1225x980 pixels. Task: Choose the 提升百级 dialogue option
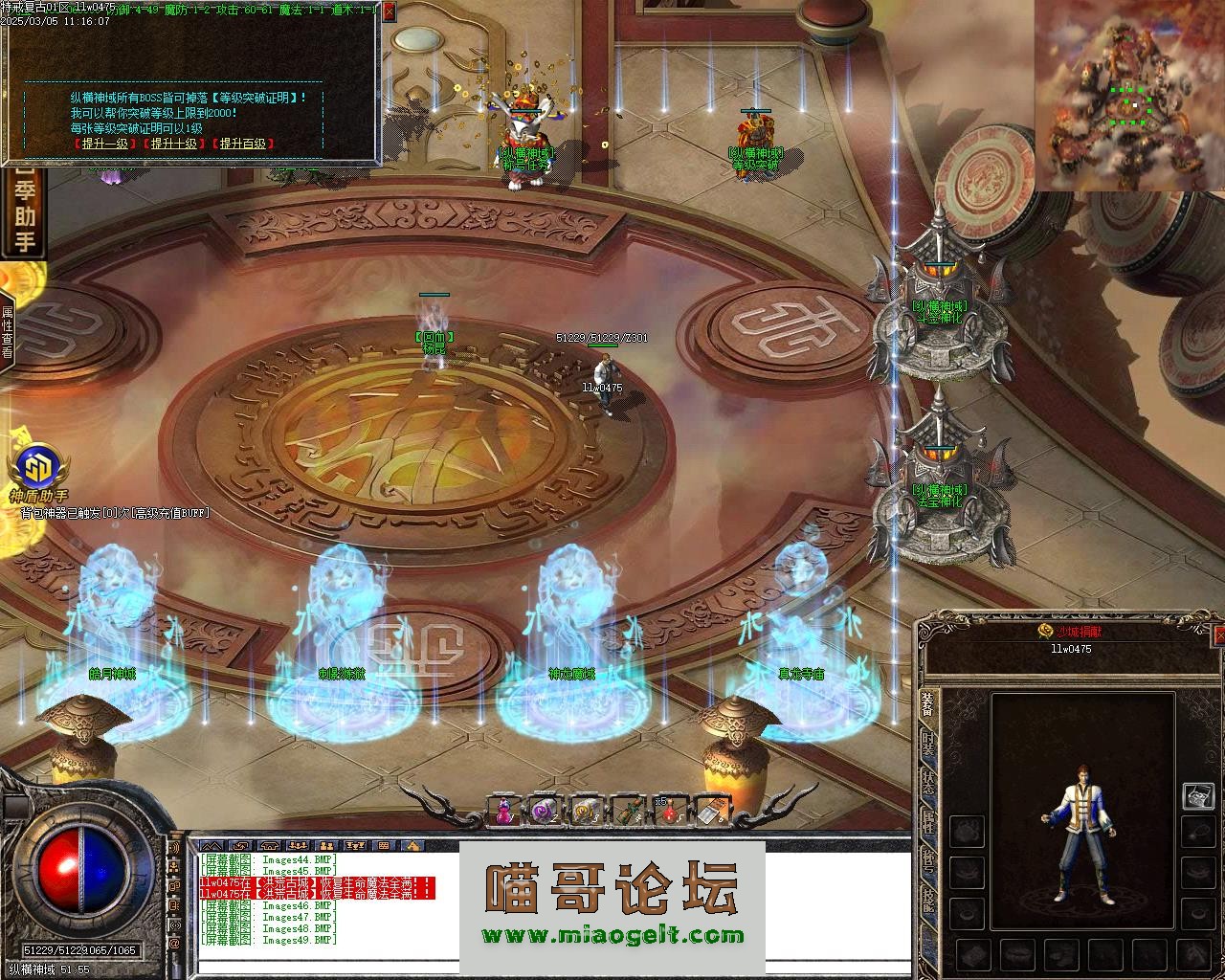pyautogui.click(x=244, y=144)
